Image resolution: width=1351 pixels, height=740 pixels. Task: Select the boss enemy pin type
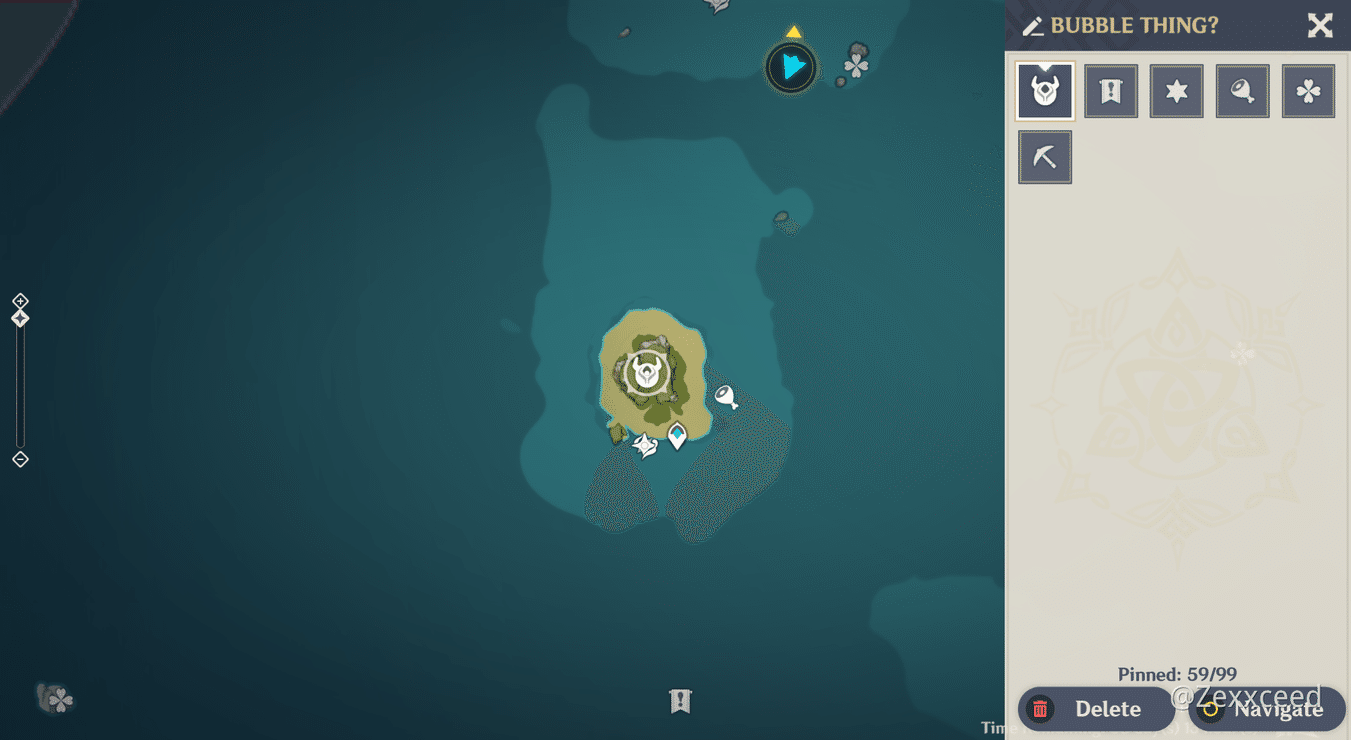point(1045,90)
